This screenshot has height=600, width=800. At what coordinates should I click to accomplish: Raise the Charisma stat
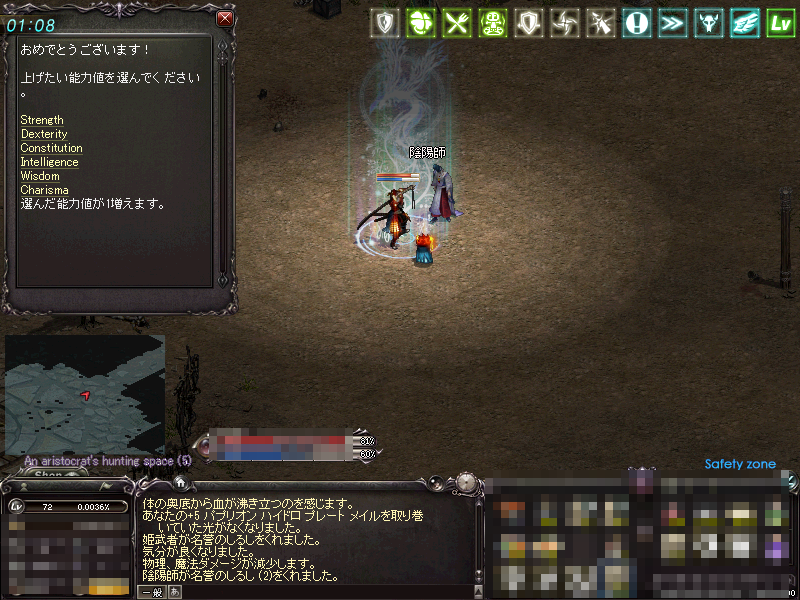tap(44, 190)
